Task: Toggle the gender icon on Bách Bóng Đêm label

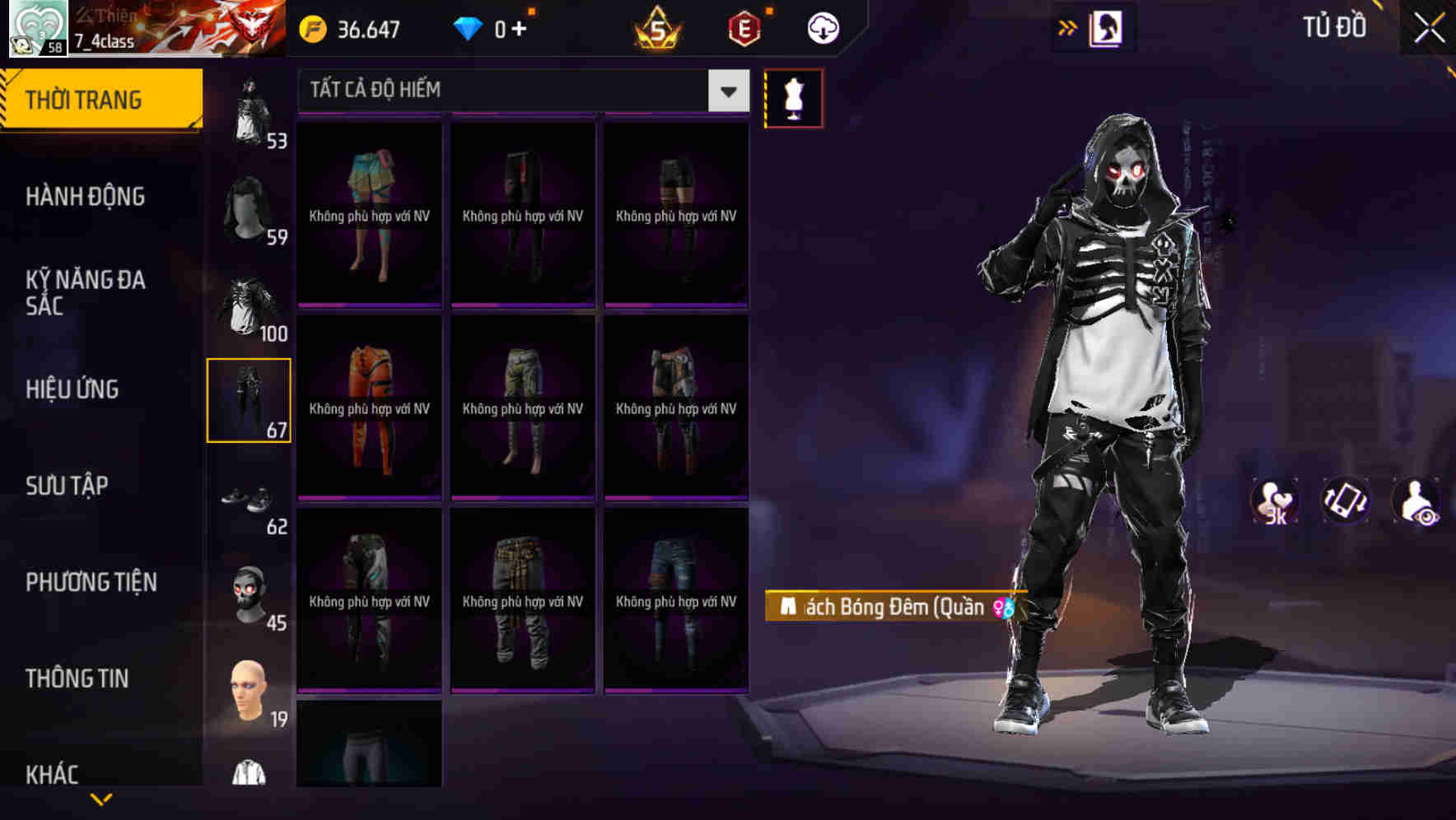Action: pyautogui.click(x=1006, y=608)
